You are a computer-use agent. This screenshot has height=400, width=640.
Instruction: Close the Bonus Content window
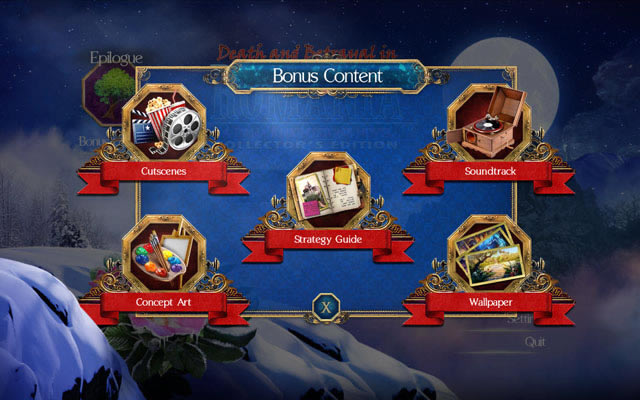[x=325, y=307]
